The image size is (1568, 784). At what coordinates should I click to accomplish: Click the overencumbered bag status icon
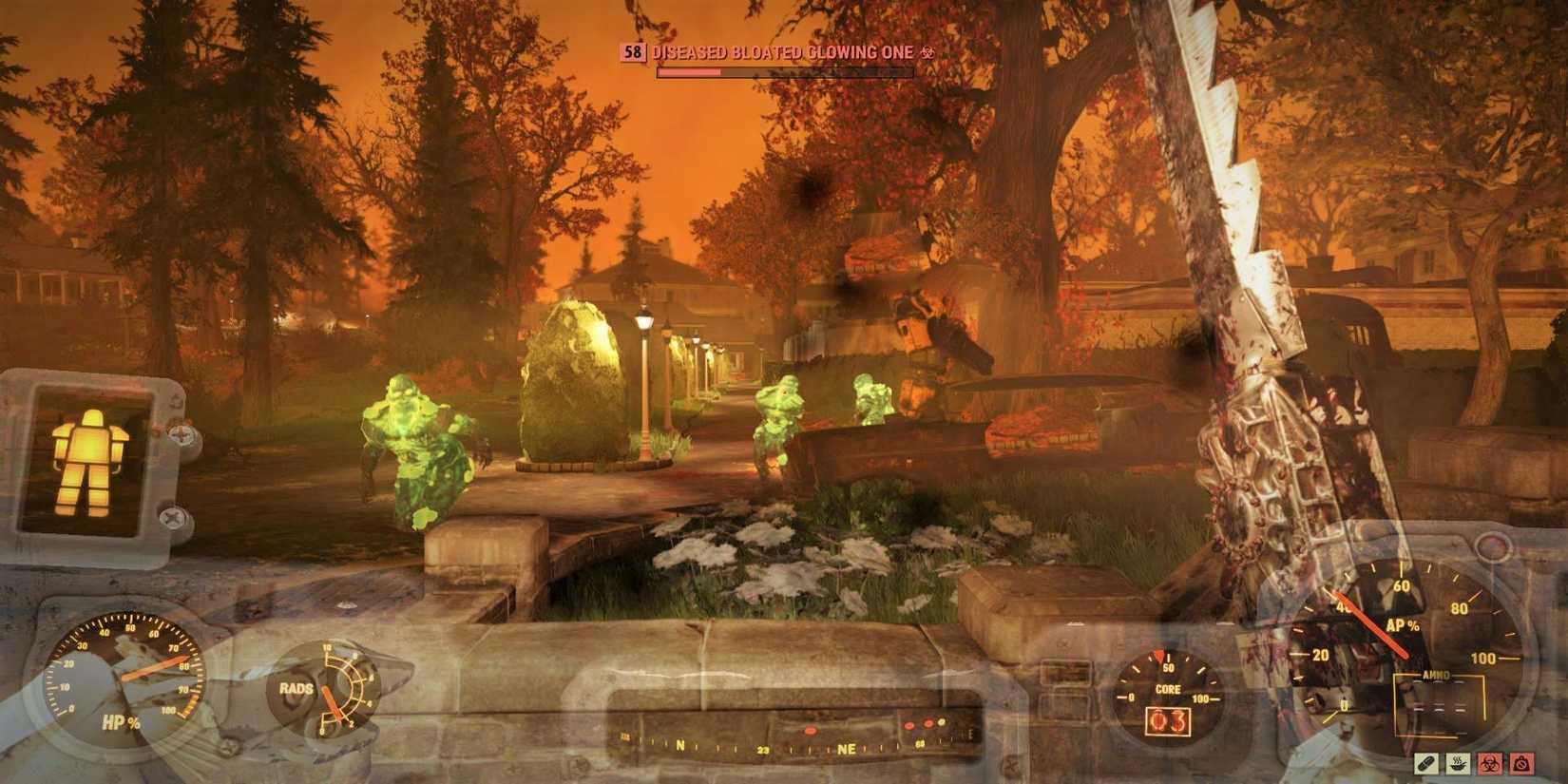pos(1521,763)
